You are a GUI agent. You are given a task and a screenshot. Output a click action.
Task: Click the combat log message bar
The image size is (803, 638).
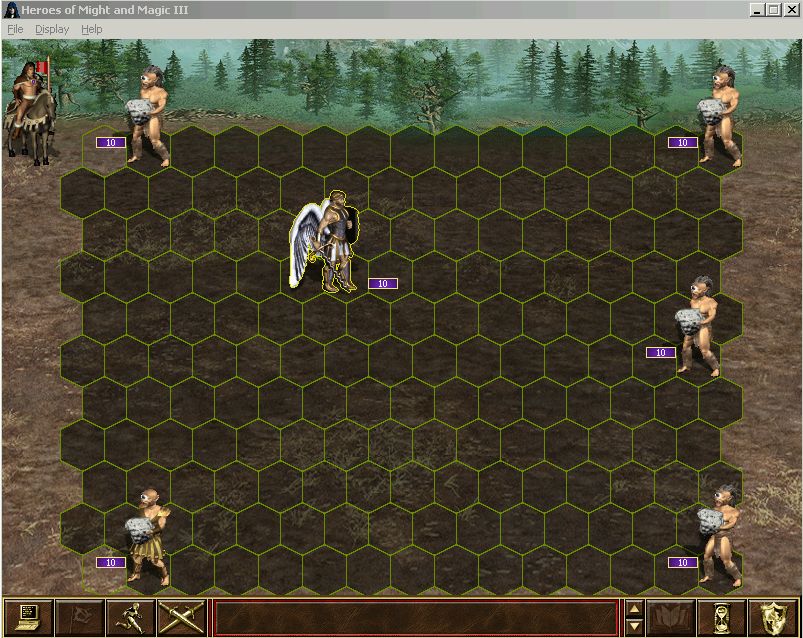[x=415, y=617]
